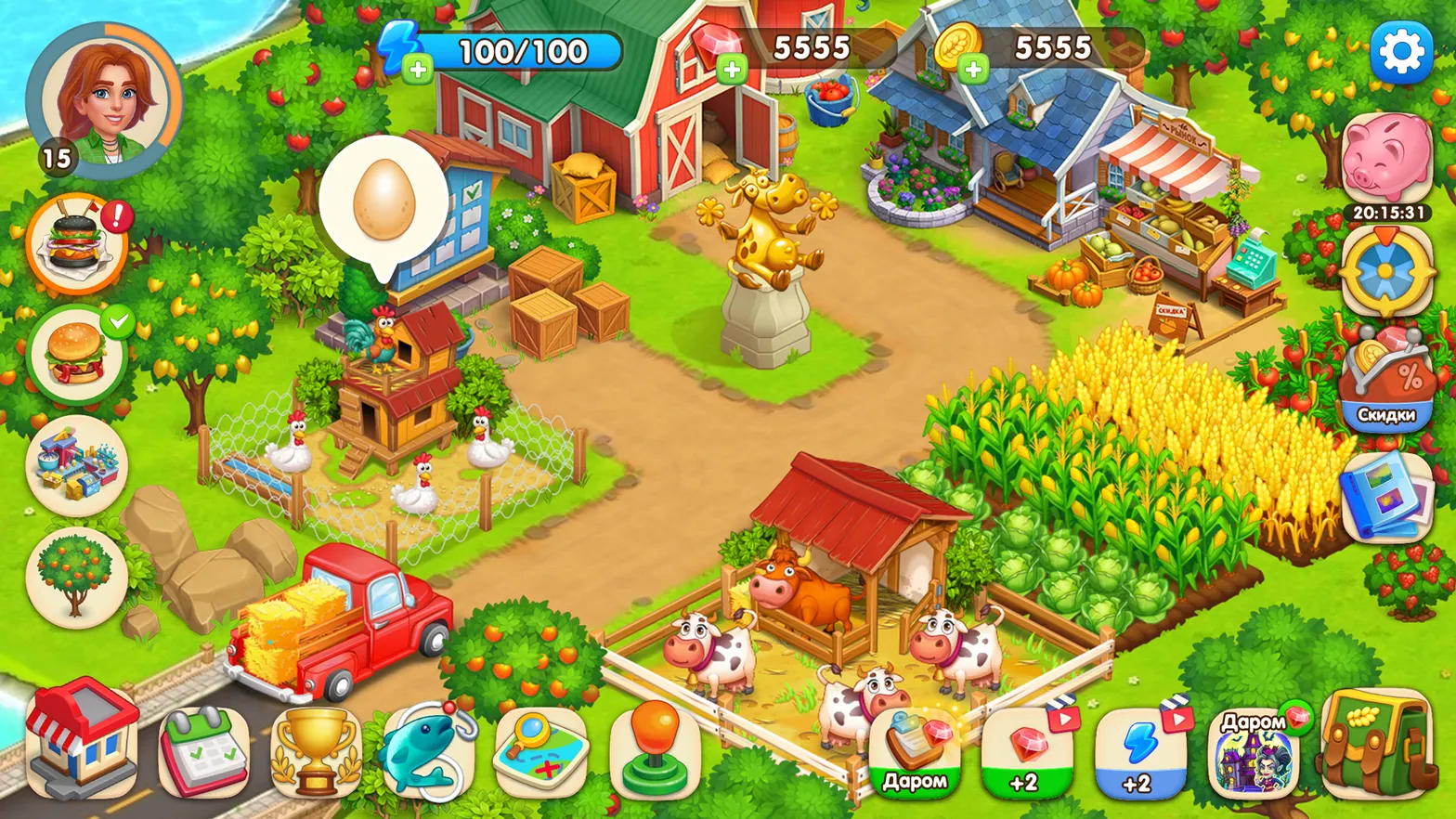Open the piggy bank offer

coord(1386,158)
